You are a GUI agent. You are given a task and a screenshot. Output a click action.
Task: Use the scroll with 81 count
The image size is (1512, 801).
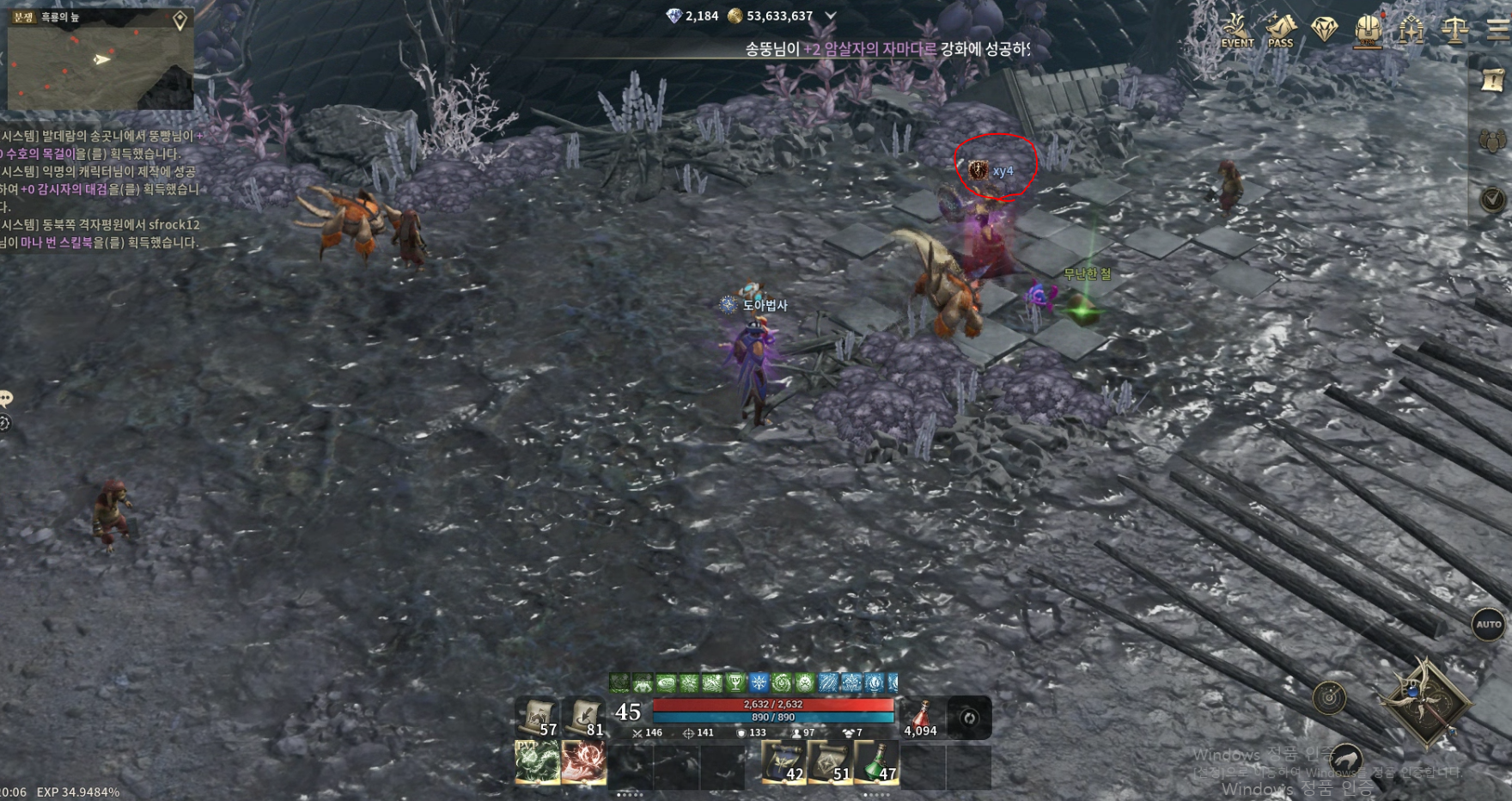(585, 718)
